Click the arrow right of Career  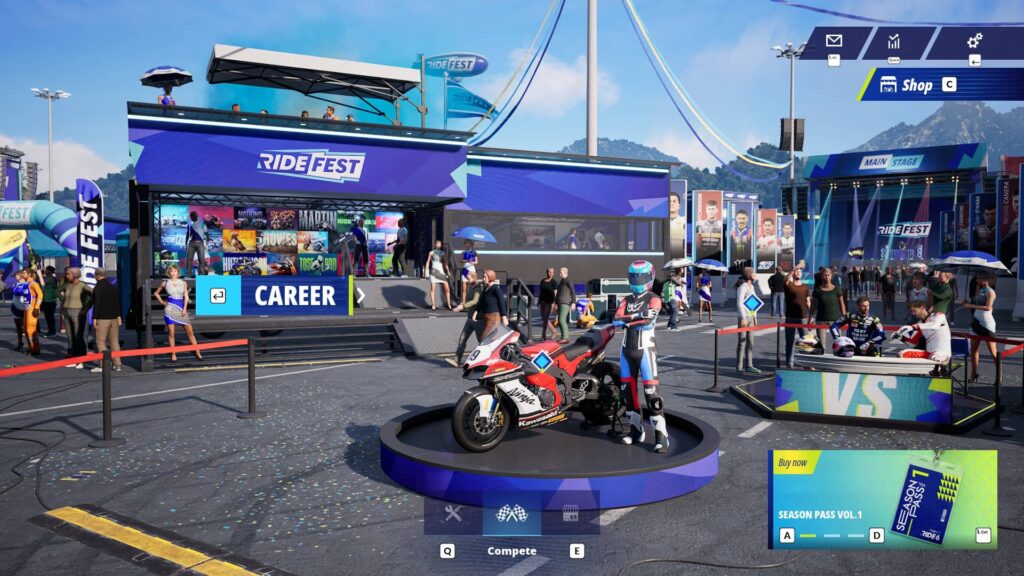360,295
